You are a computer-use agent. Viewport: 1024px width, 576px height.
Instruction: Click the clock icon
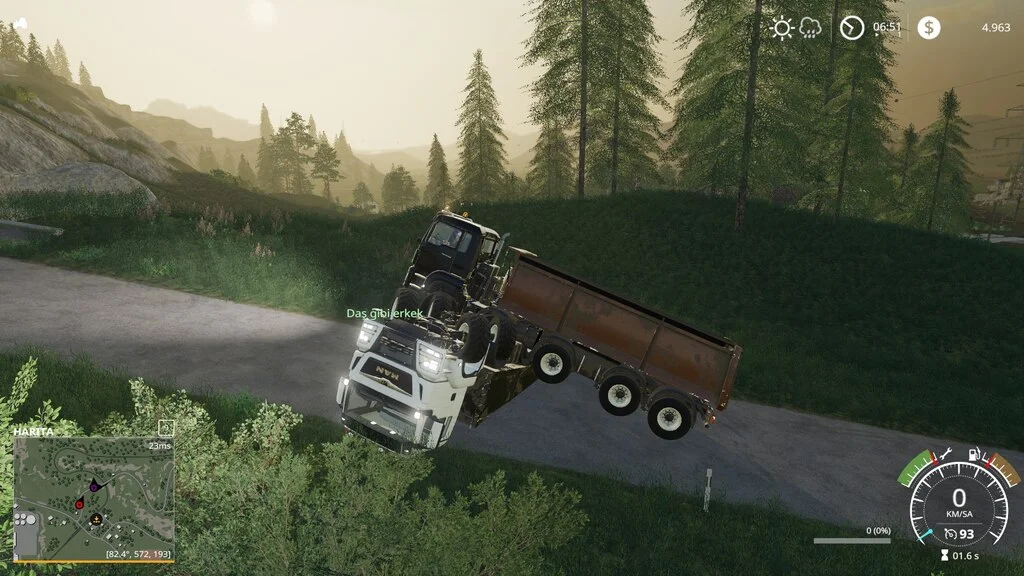click(852, 28)
